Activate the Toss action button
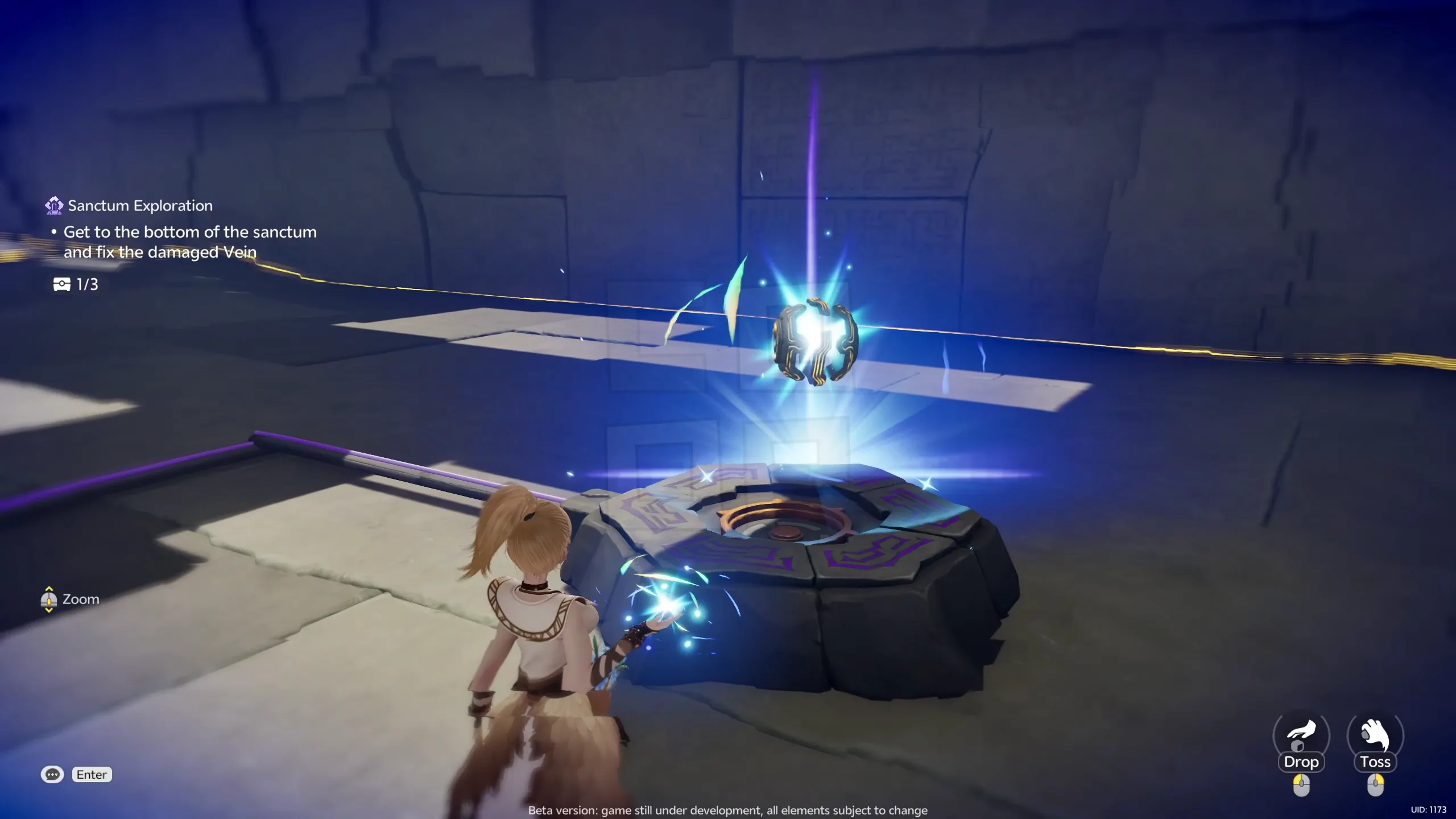This screenshot has height=819, width=1456. click(1375, 762)
